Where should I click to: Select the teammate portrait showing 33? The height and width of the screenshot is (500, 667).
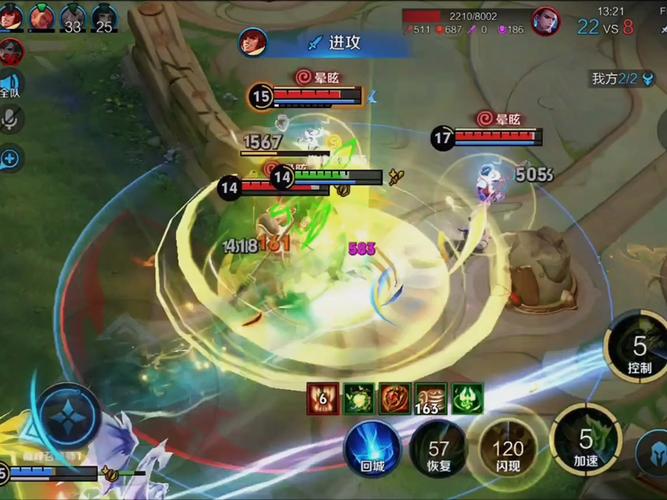pyautogui.click(x=73, y=17)
